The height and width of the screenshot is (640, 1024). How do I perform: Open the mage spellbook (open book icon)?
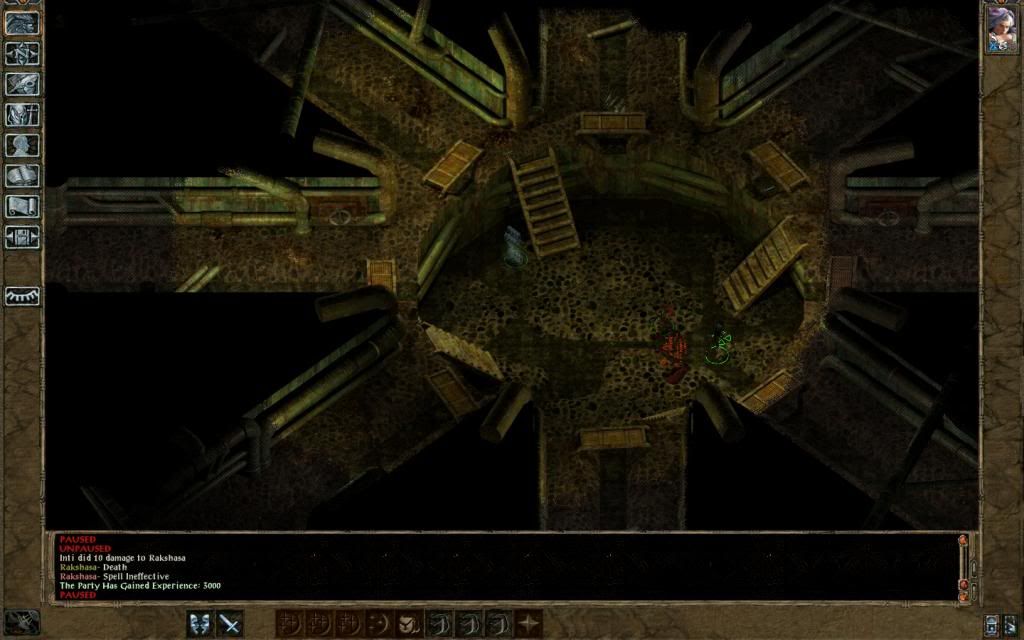pyautogui.click(x=21, y=176)
